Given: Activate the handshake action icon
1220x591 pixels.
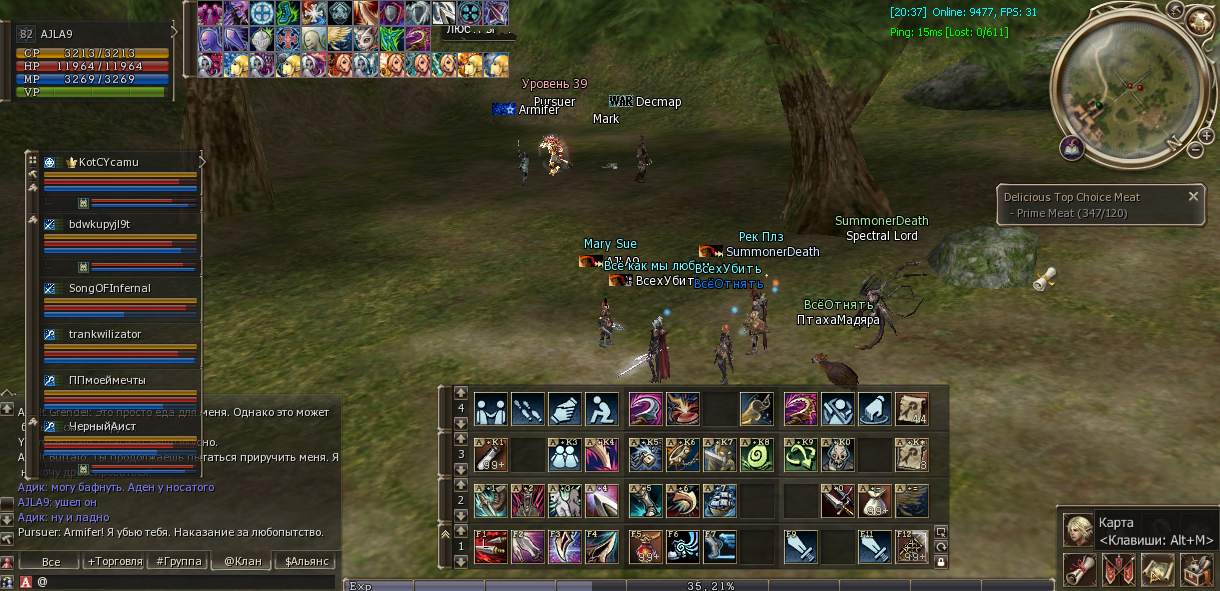Looking at the screenshot, I should tap(490, 408).
